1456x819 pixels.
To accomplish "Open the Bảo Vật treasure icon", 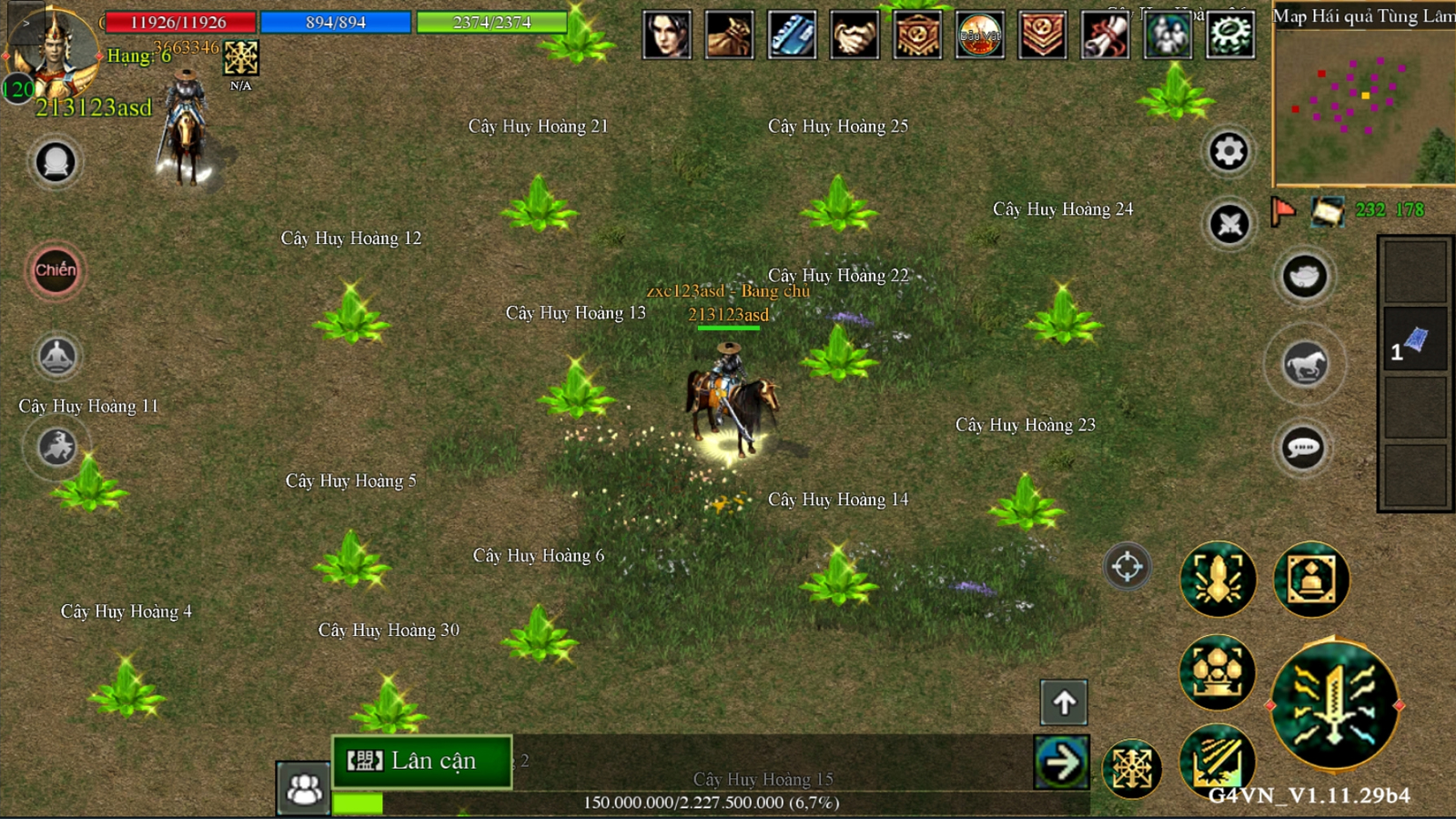I will [x=980, y=35].
